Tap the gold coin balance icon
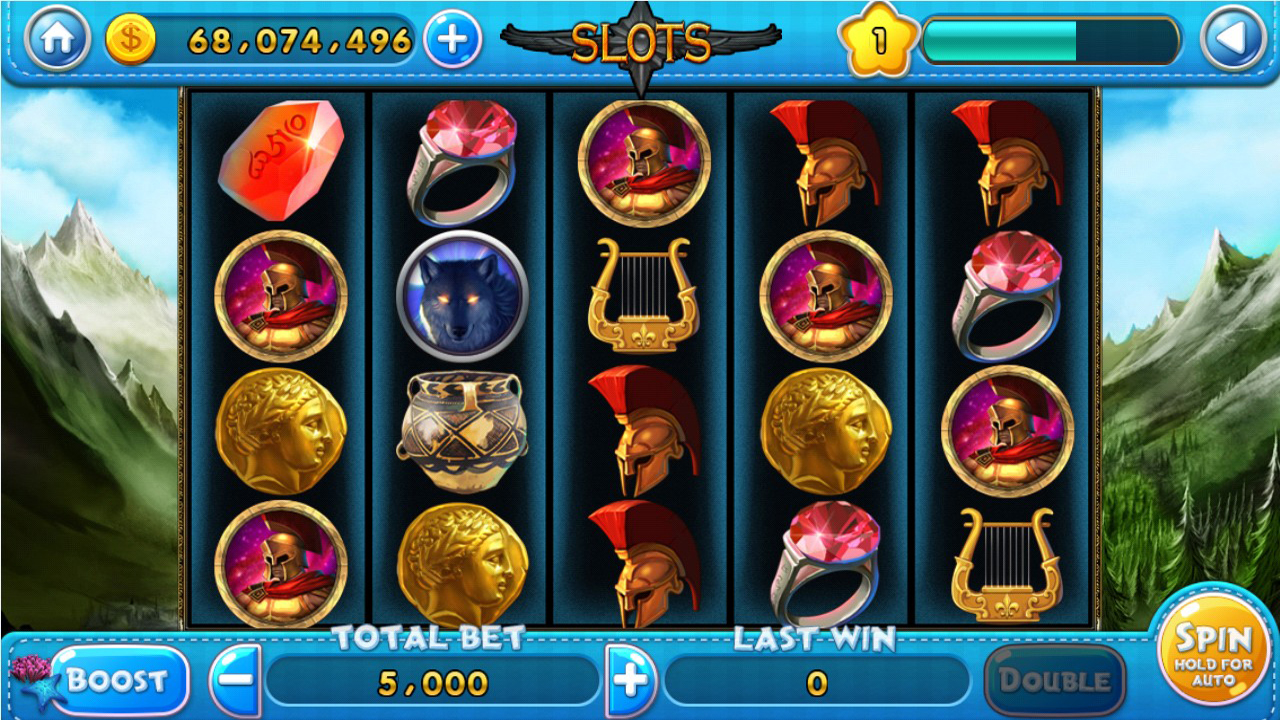The image size is (1280, 720). pos(131,41)
